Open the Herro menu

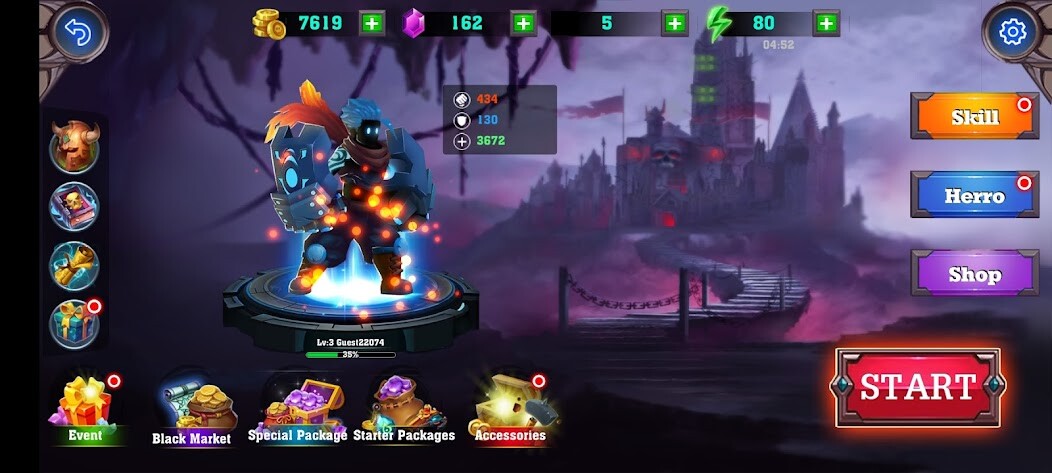point(974,195)
